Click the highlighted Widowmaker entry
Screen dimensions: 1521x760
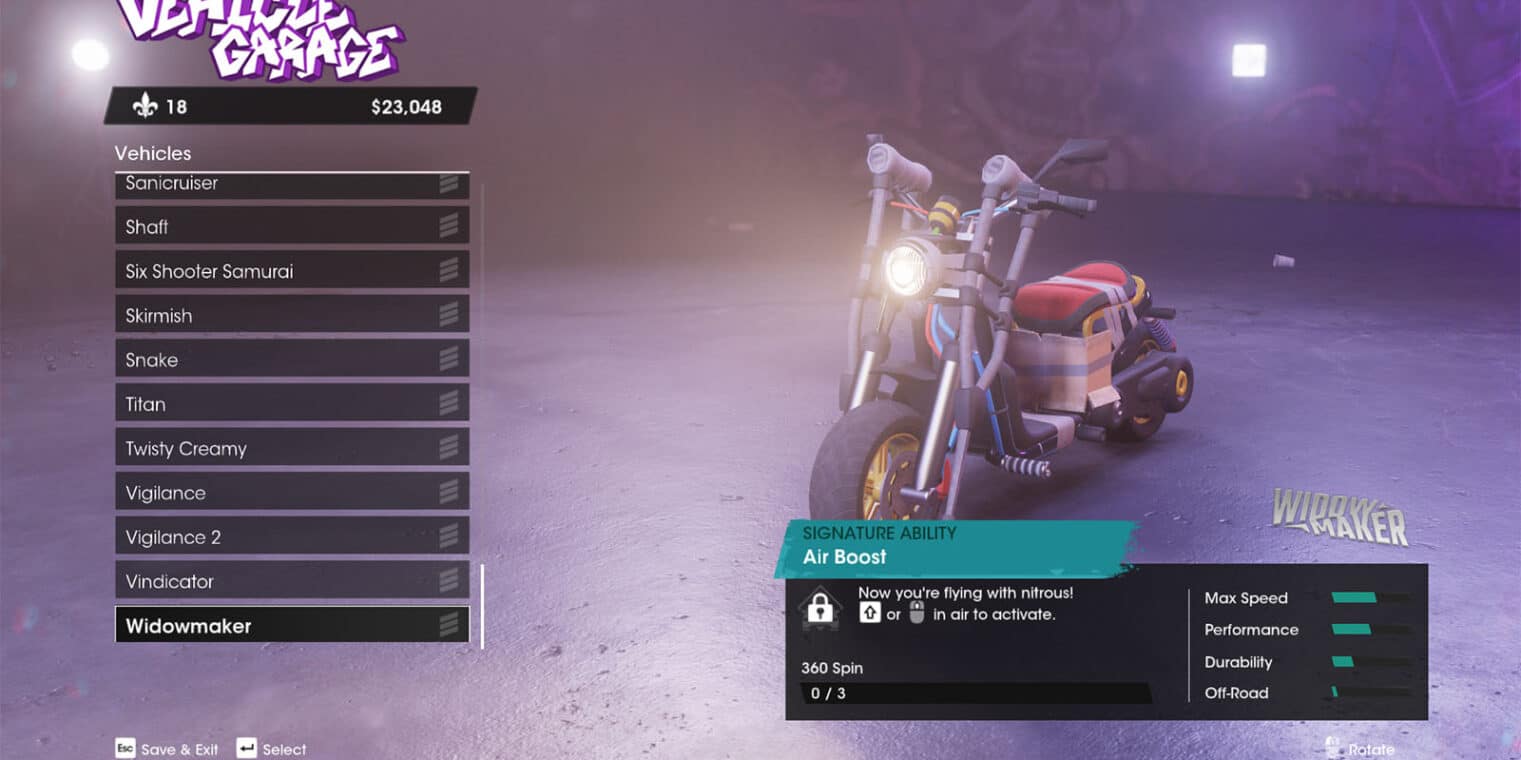click(291, 626)
